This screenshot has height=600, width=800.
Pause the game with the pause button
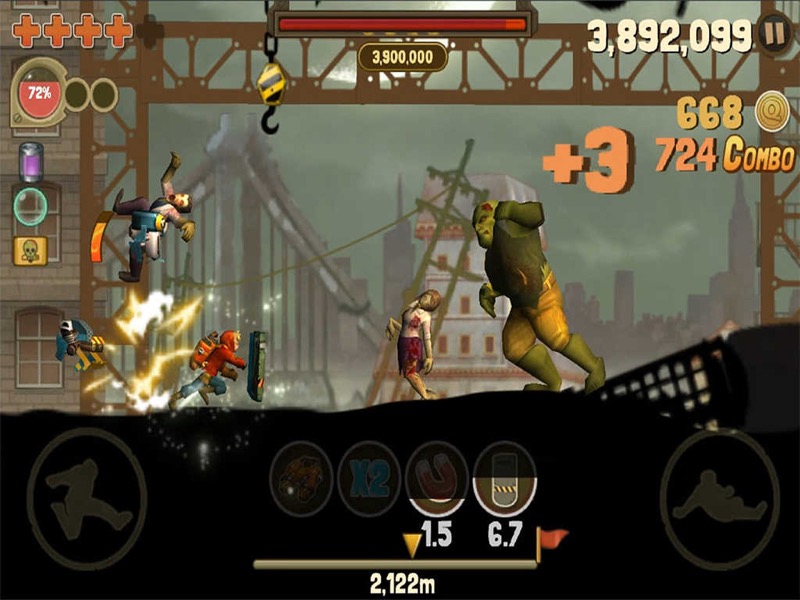[x=773, y=33]
